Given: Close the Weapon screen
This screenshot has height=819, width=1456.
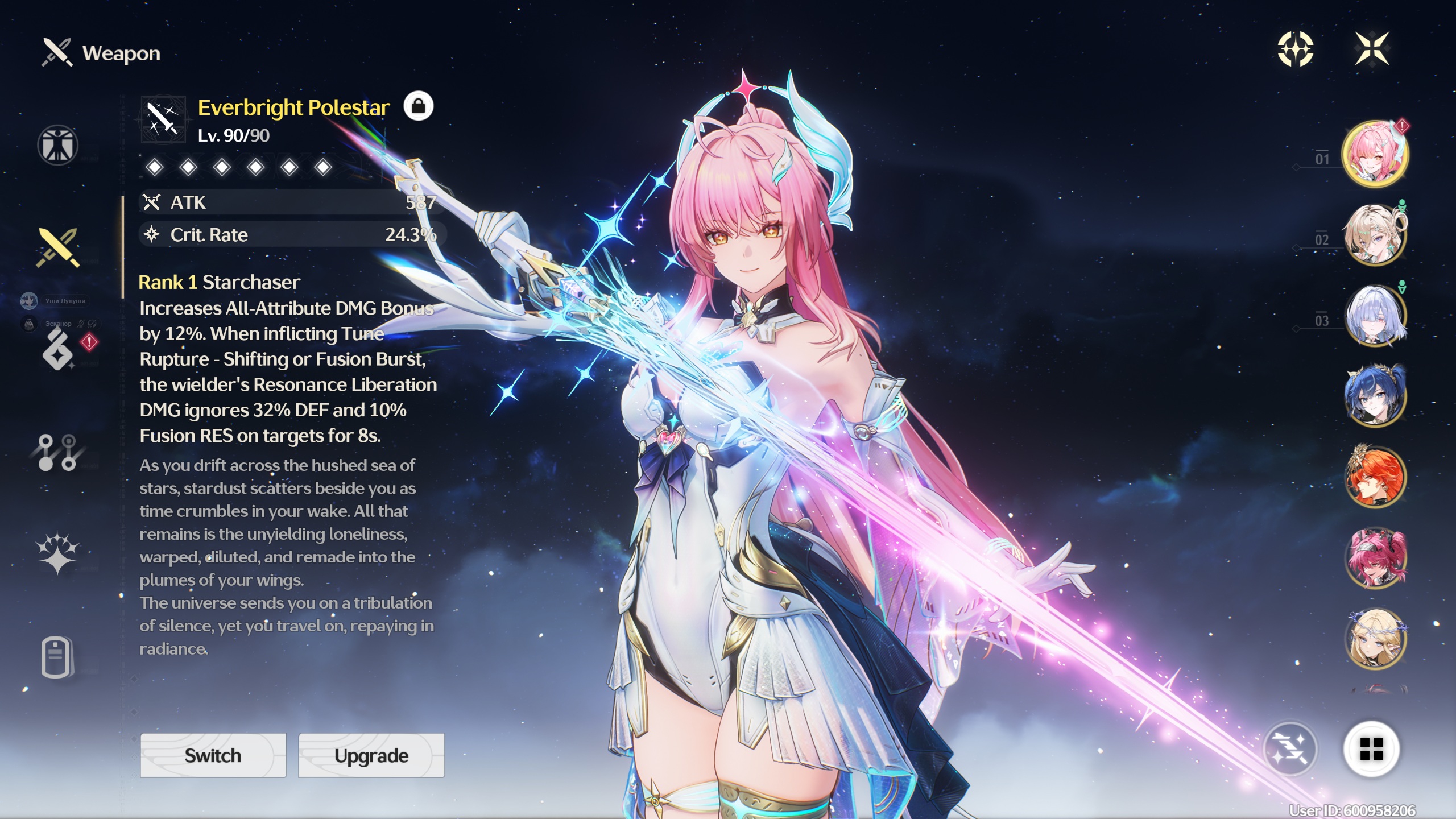Looking at the screenshot, I should [x=1372, y=49].
